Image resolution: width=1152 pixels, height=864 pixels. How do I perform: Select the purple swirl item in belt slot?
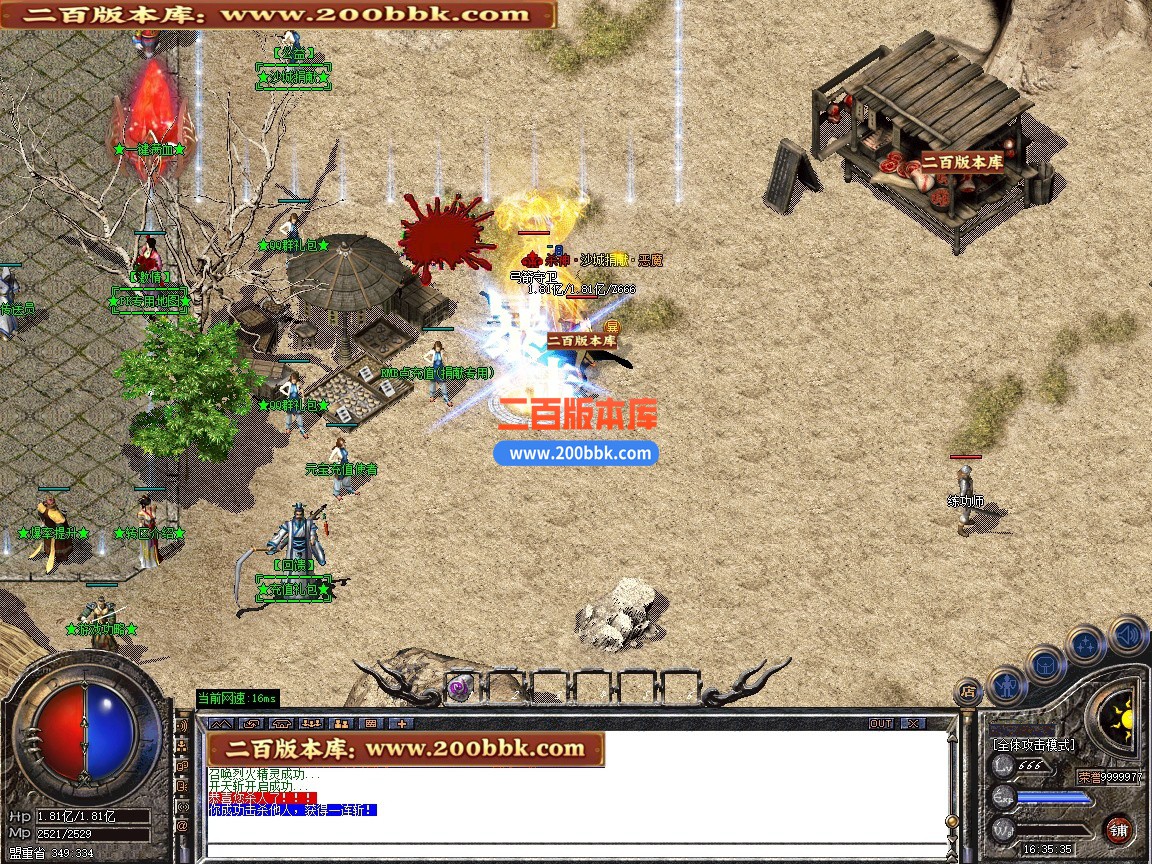(460, 687)
